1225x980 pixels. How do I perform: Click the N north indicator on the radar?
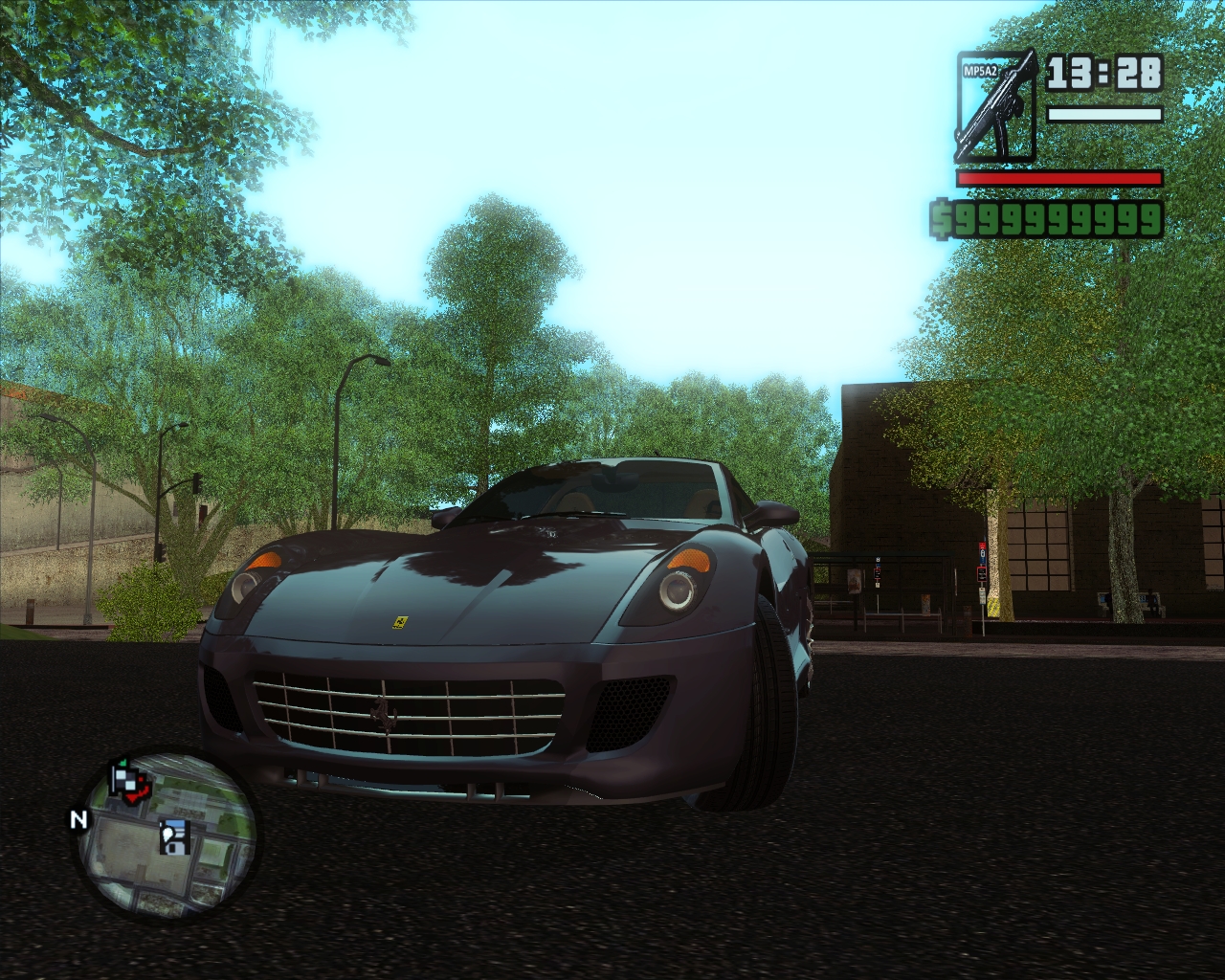(79, 819)
